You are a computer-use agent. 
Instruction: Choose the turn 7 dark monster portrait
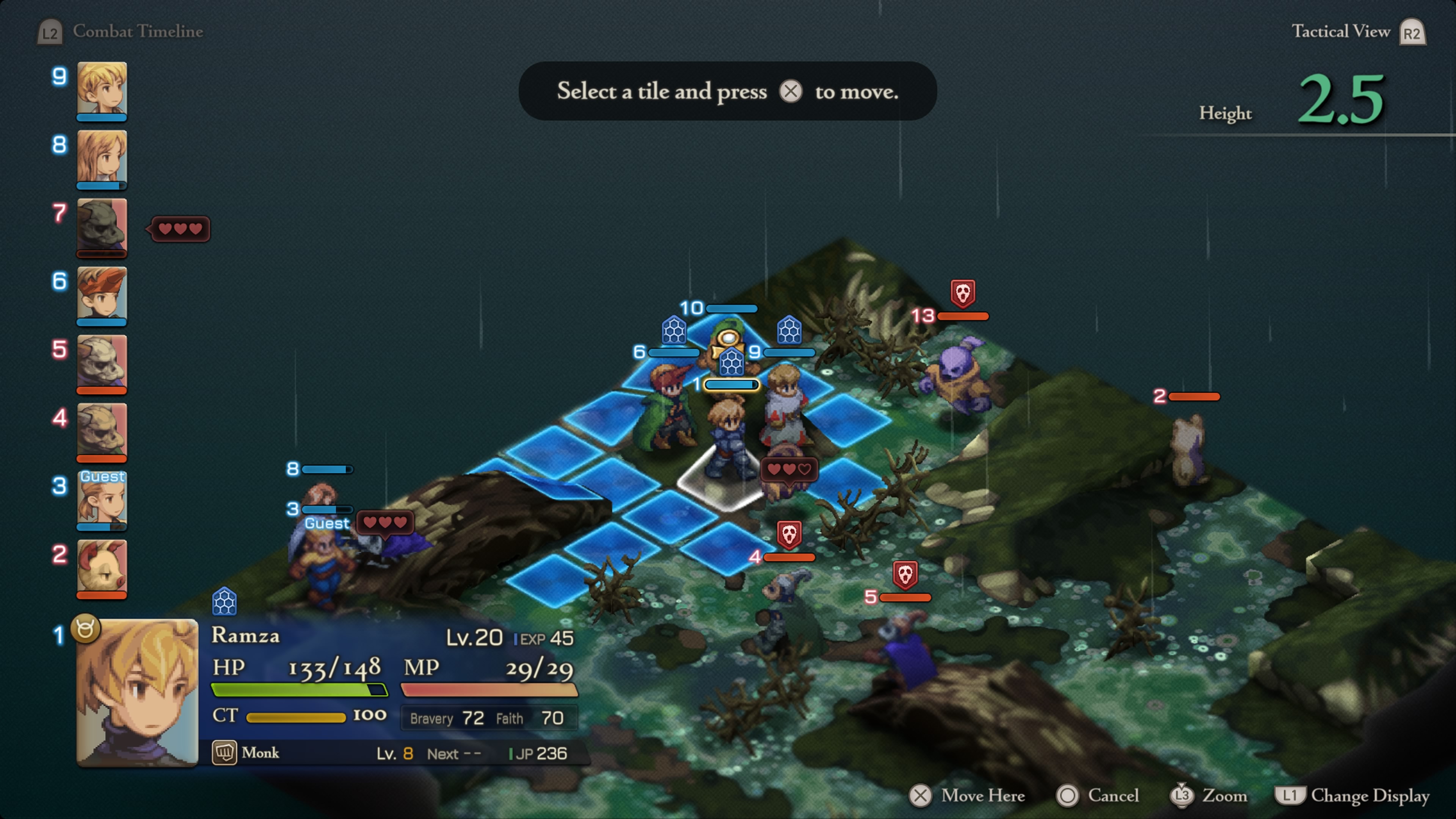click(102, 226)
